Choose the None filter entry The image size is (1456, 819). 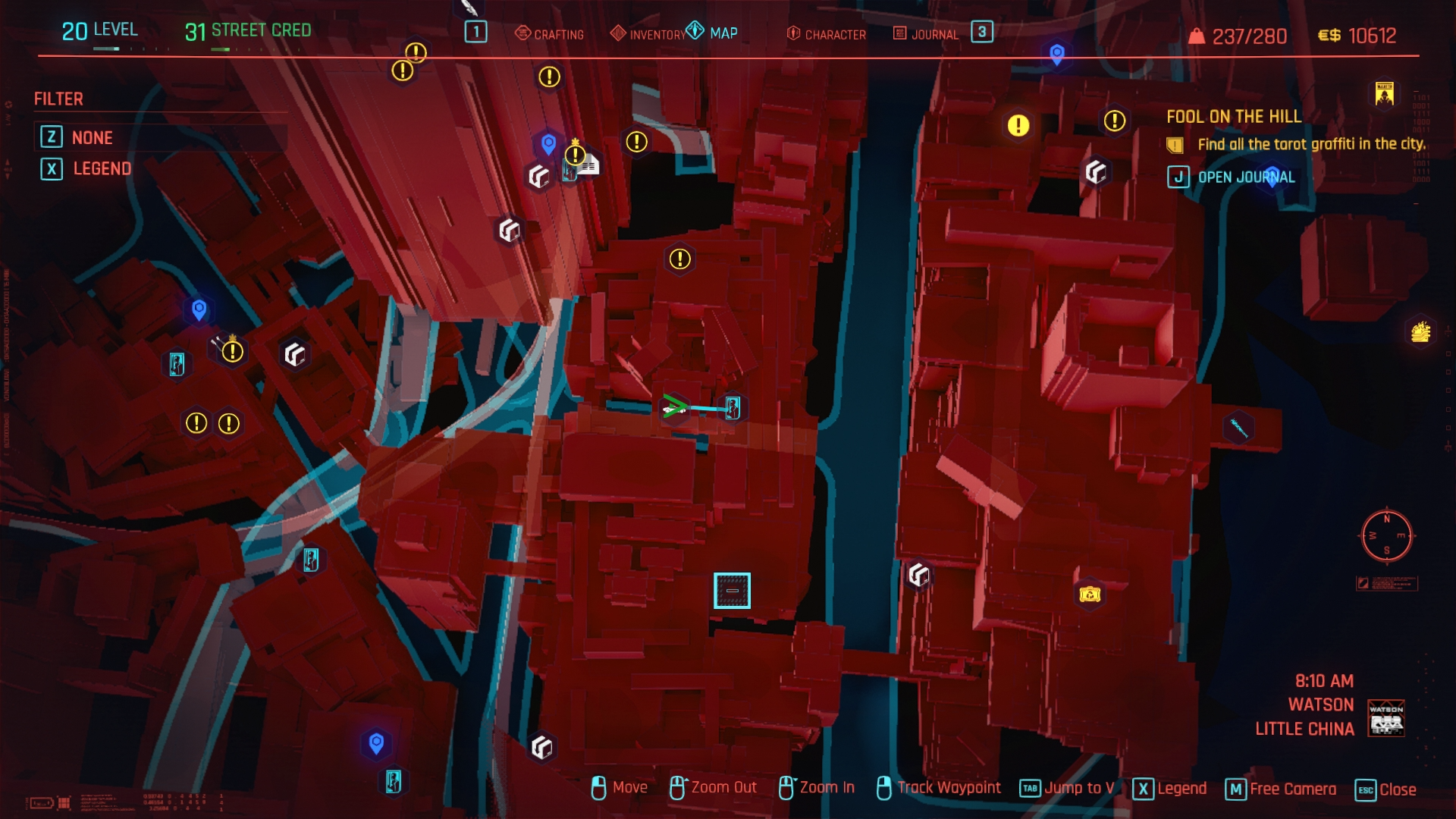pos(92,137)
